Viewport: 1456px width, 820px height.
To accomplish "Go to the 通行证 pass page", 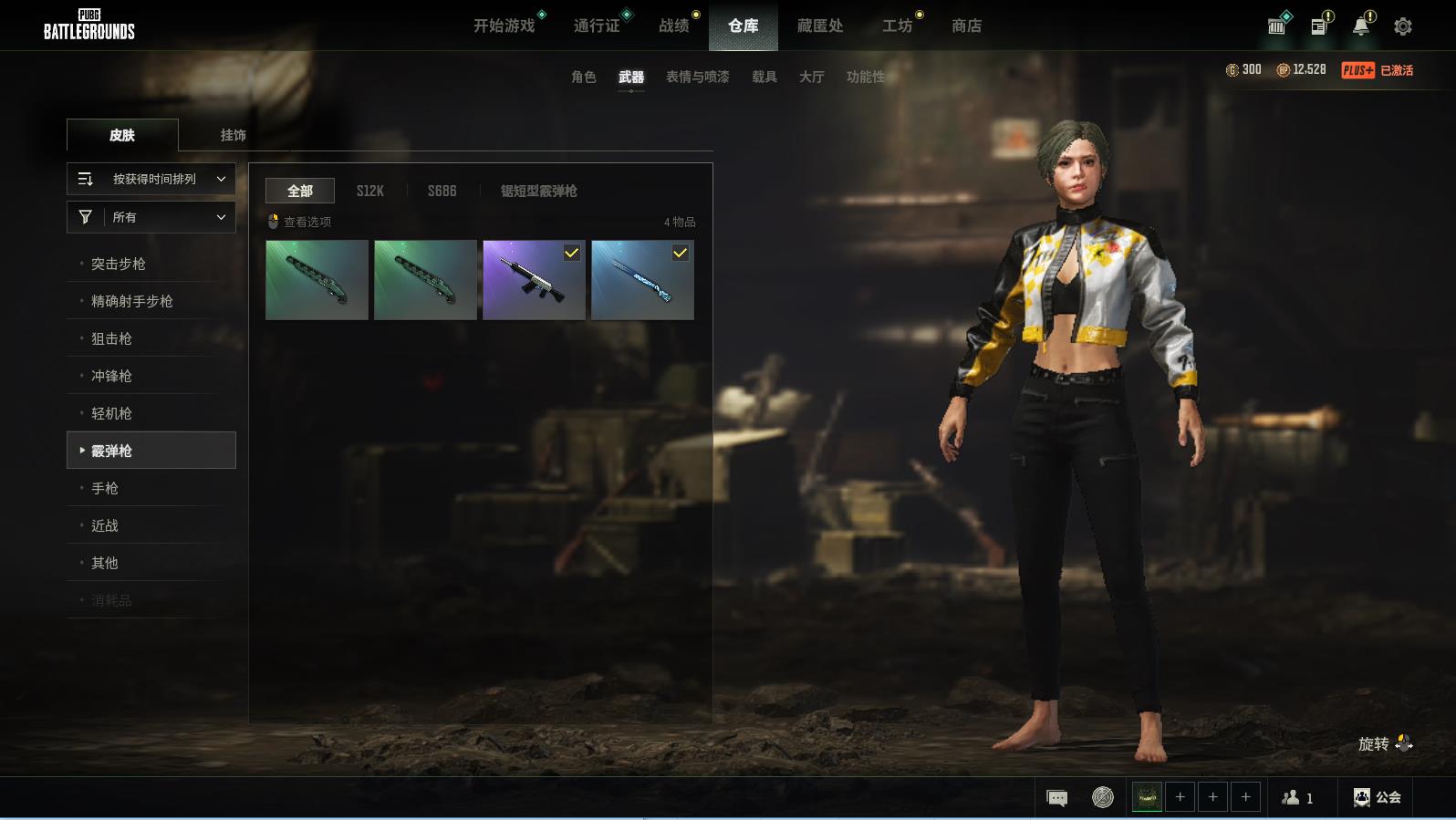I will pos(597,26).
